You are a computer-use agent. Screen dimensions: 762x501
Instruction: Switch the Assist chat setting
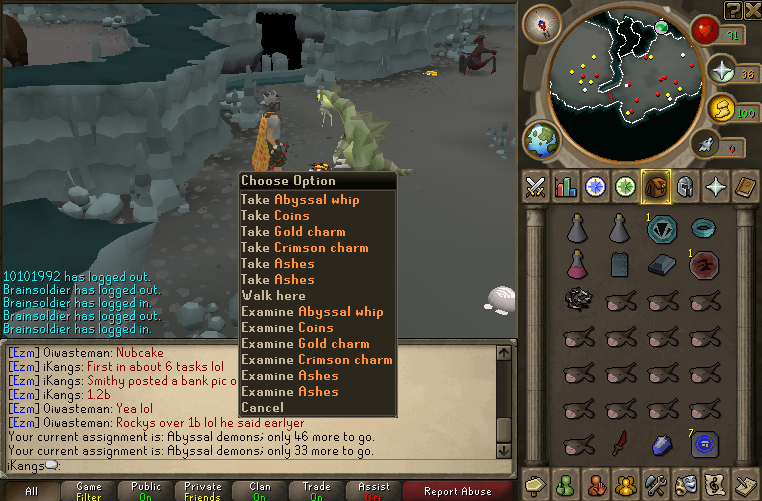(374, 491)
